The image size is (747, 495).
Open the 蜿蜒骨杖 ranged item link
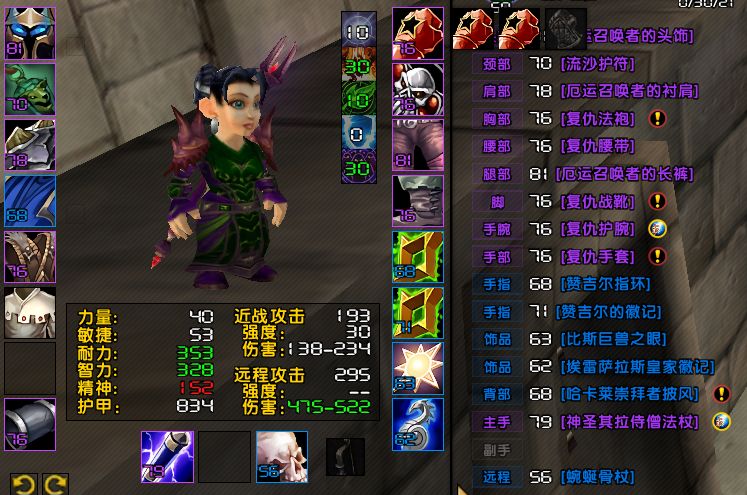599,477
